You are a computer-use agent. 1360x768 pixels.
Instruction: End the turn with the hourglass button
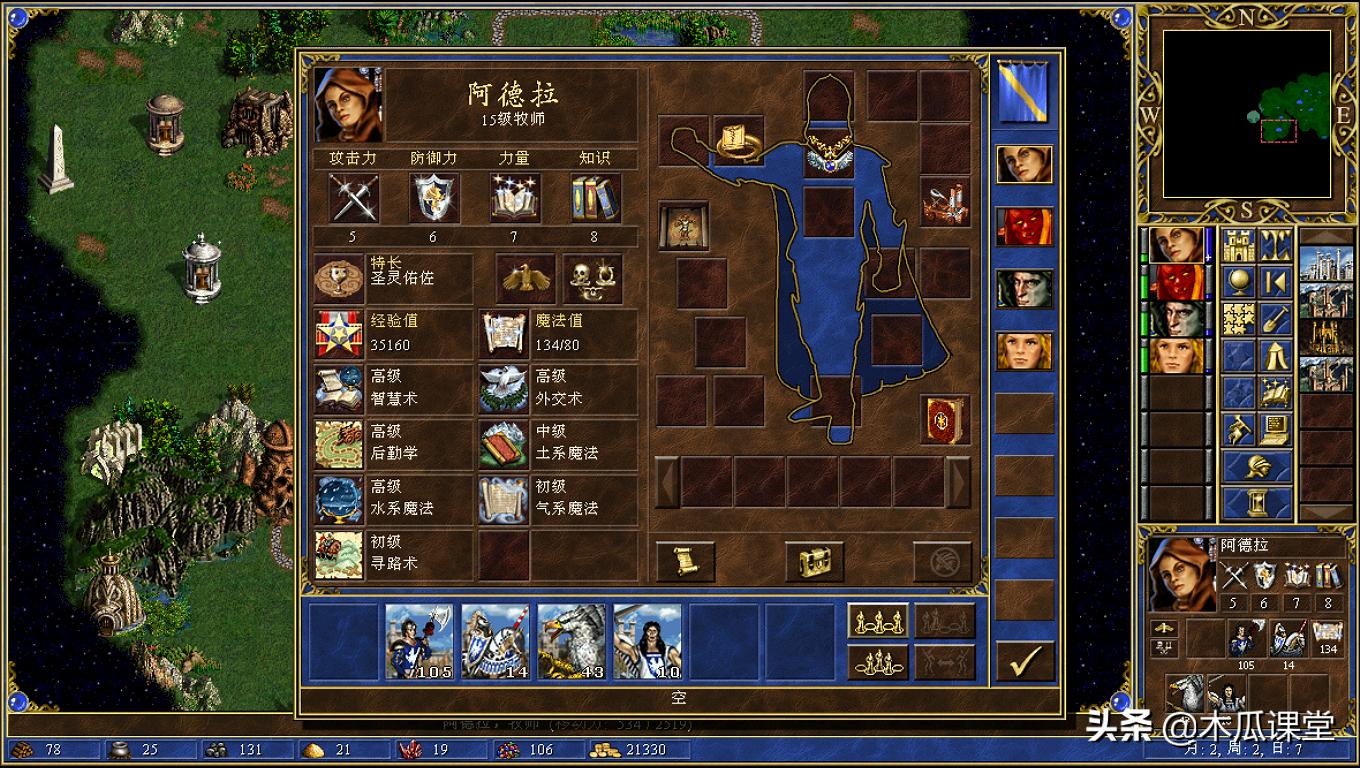(1257, 500)
